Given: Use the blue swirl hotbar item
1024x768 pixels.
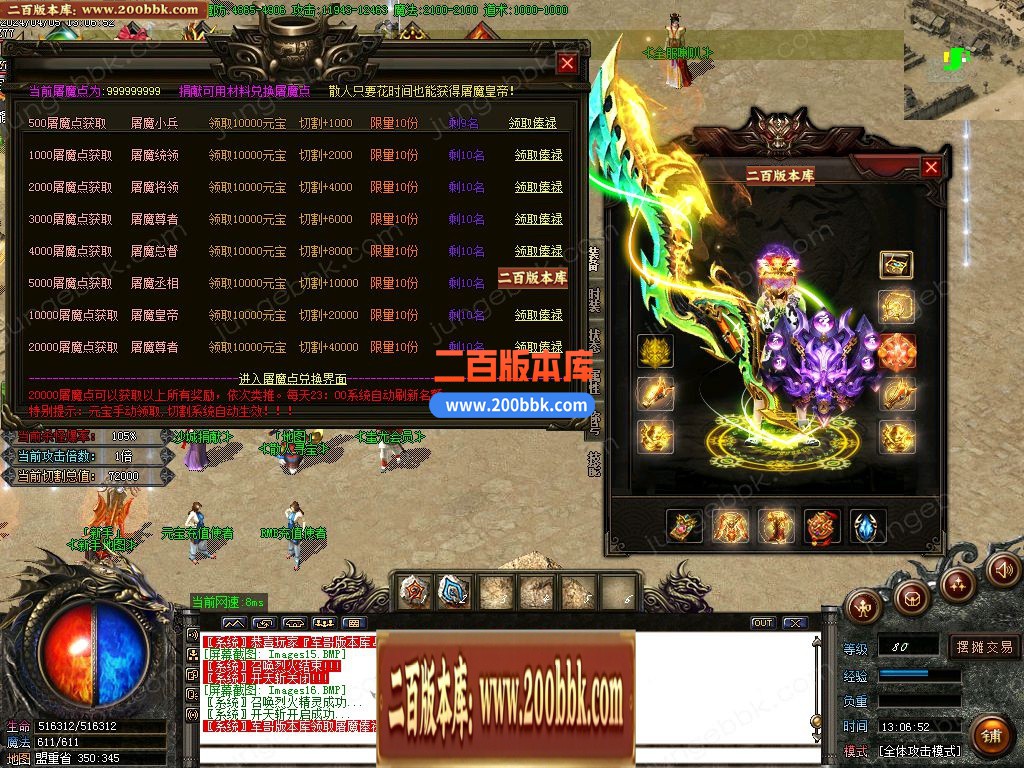Looking at the screenshot, I should tap(454, 591).
